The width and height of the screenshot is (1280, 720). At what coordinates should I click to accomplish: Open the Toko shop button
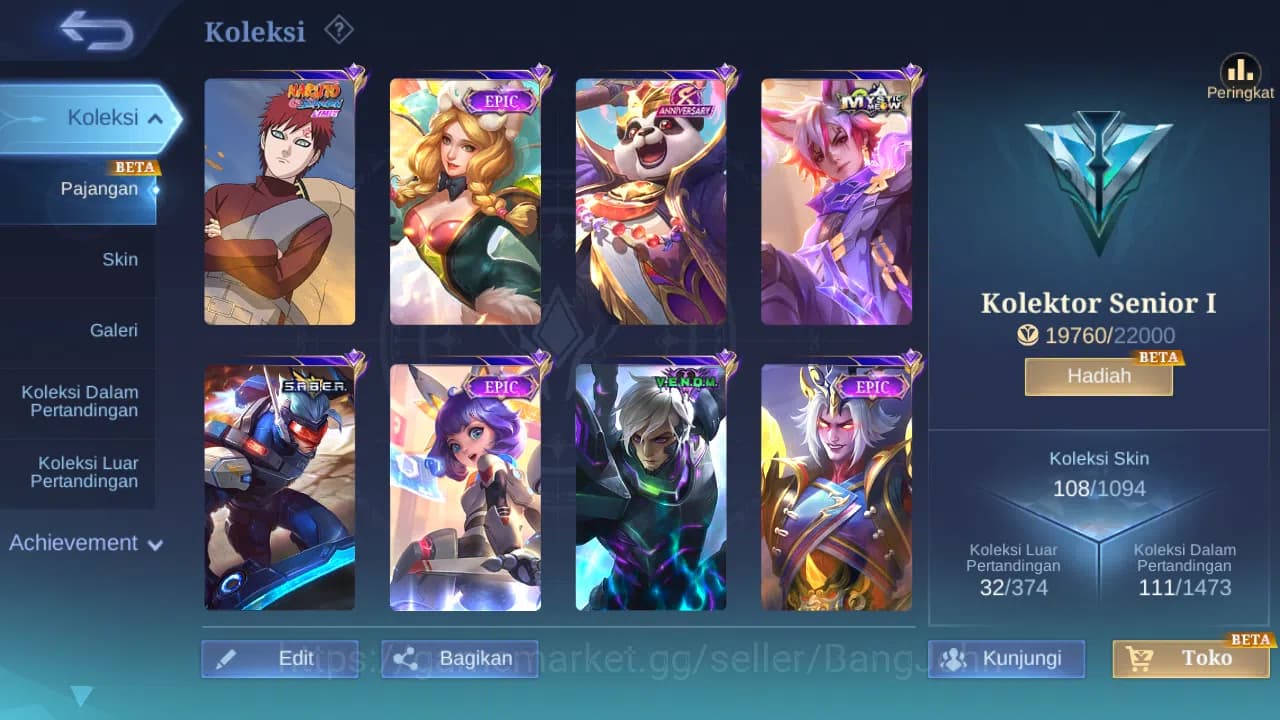click(1190, 658)
